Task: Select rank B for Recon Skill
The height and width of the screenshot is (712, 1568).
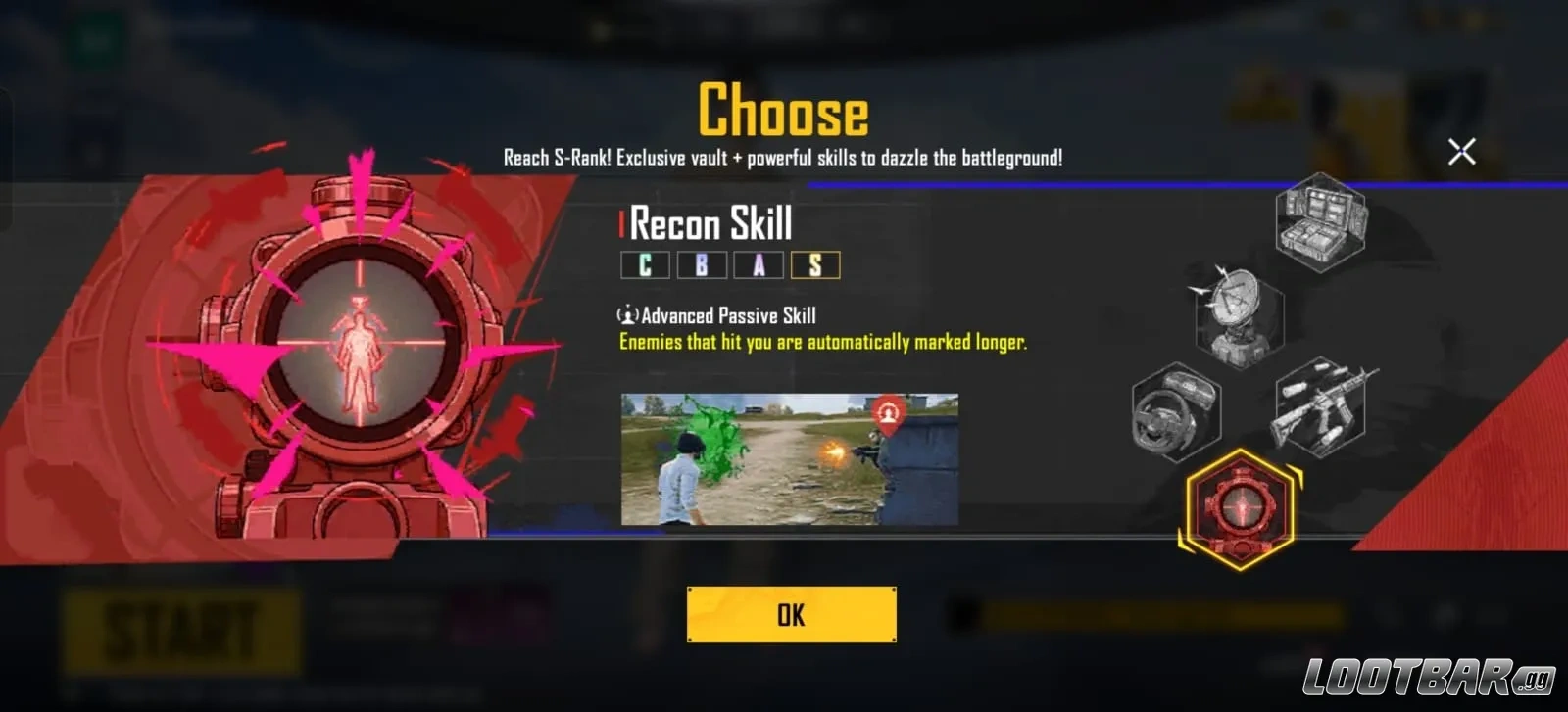Action: point(701,265)
